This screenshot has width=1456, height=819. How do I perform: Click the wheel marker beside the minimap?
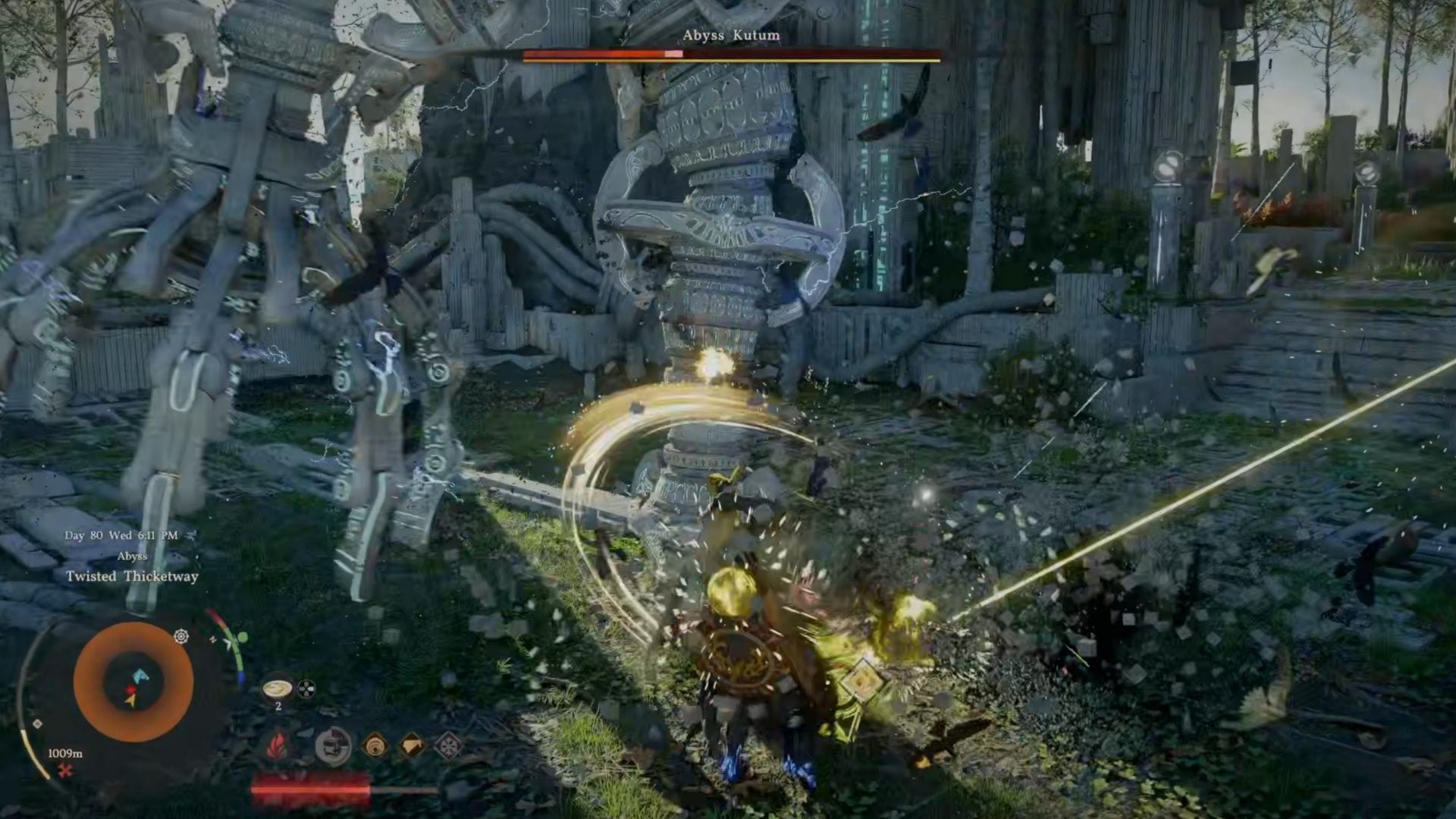pyautogui.click(x=181, y=636)
